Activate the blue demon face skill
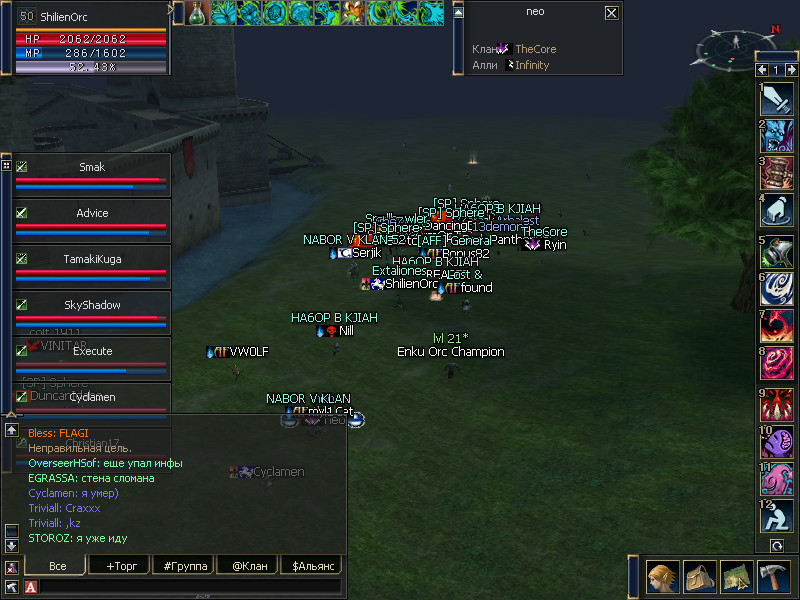 pos(776,138)
